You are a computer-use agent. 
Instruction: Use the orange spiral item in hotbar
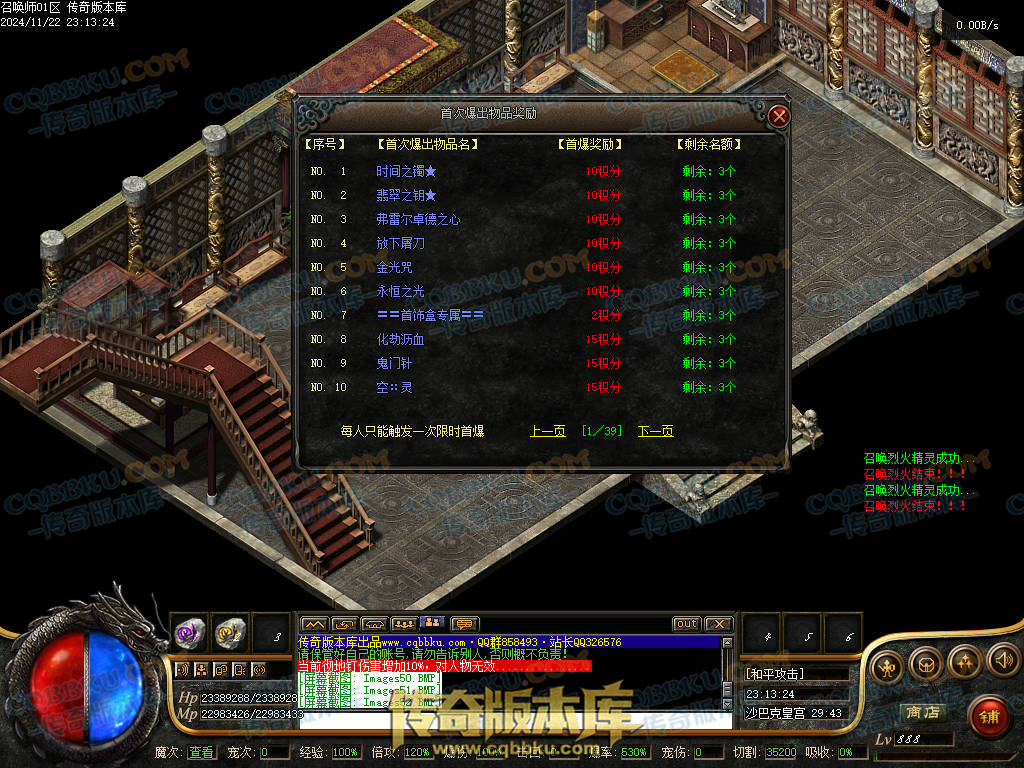click(230, 632)
